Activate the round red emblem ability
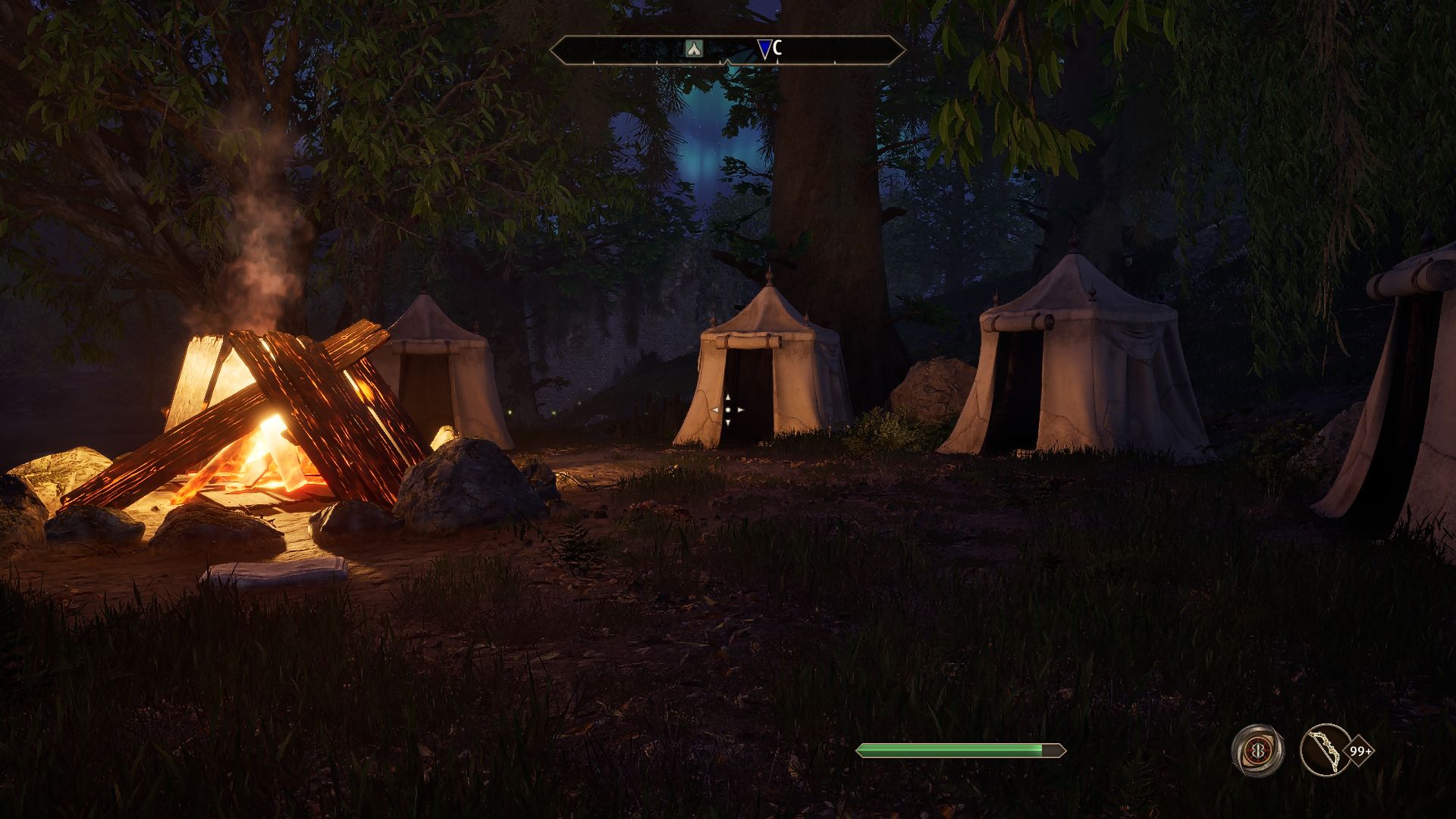This screenshot has width=1456, height=819. [1257, 751]
